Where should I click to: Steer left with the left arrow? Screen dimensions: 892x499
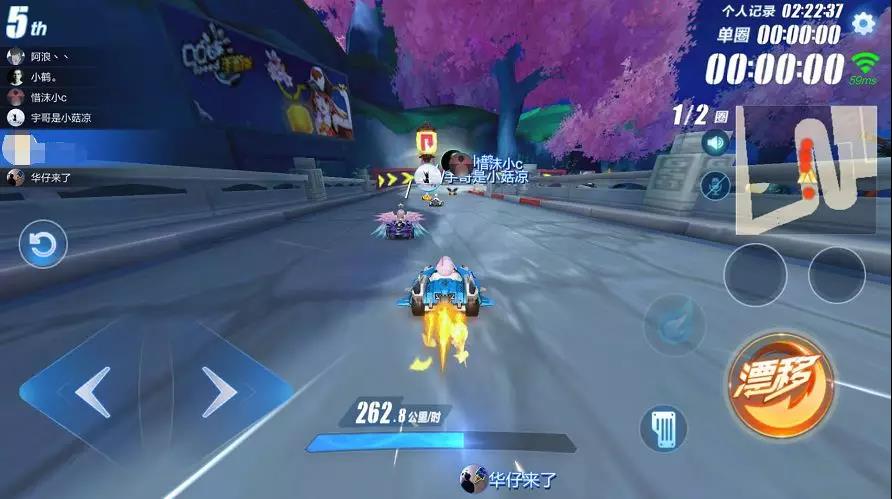92,392
